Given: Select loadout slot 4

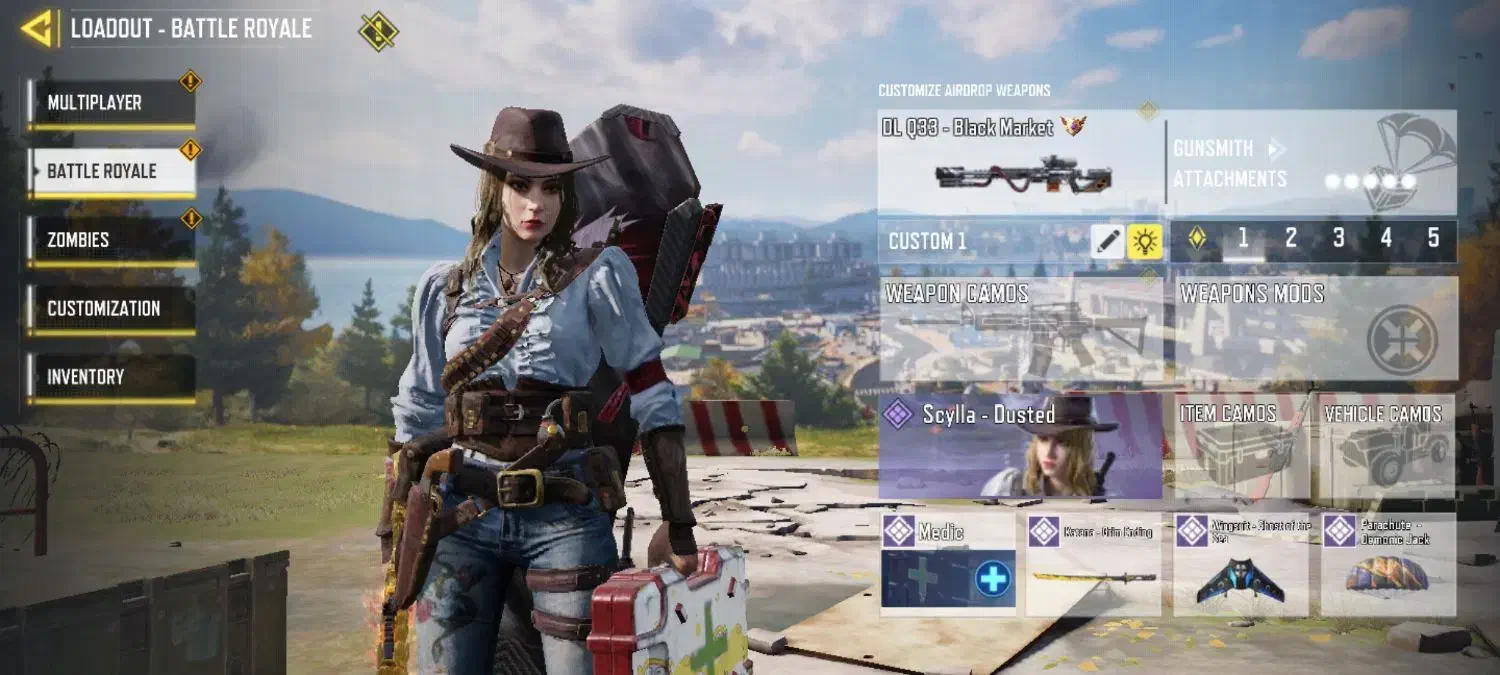Looking at the screenshot, I should pyautogui.click(x=1386, y=238).
